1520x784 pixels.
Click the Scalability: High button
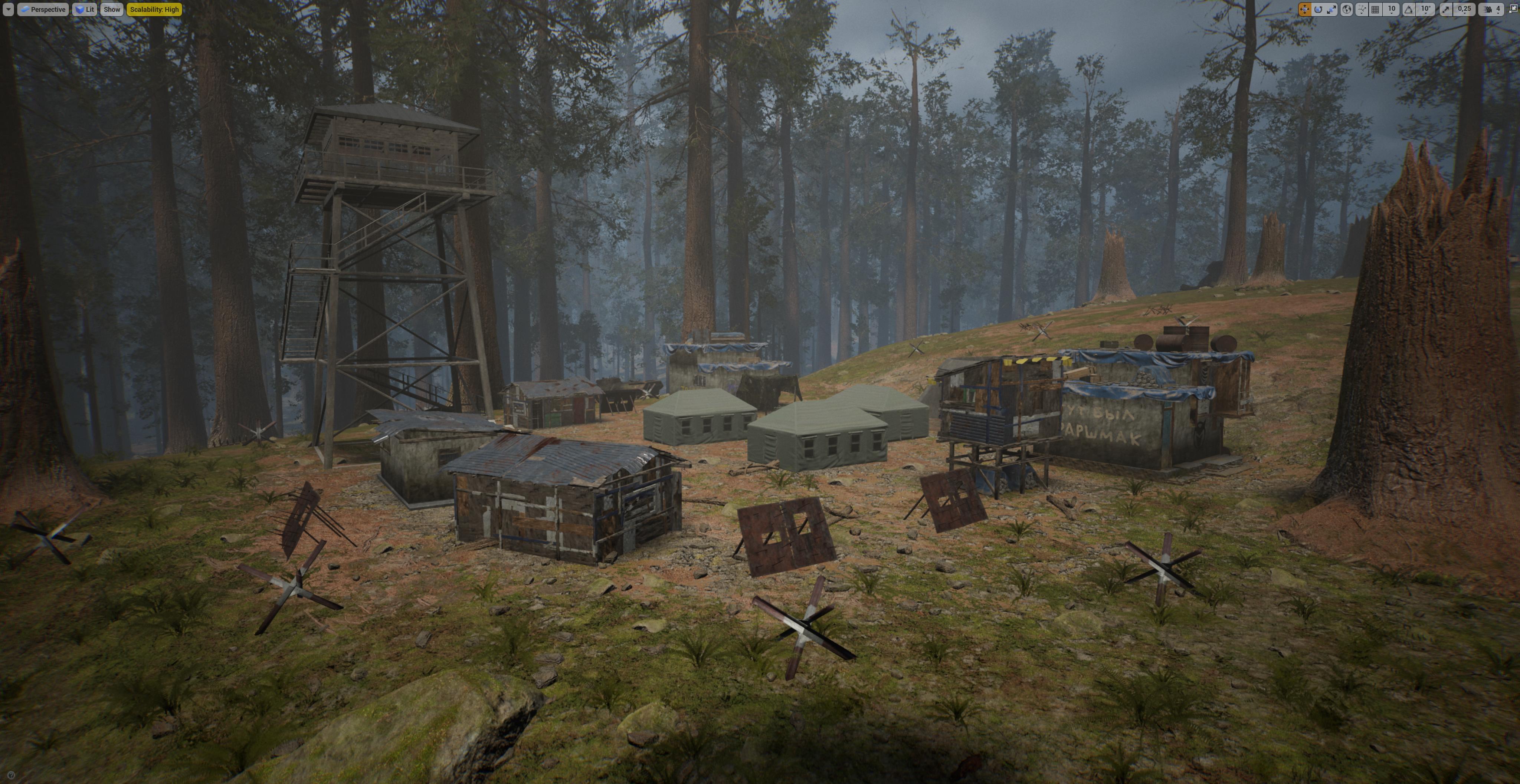[x=154, y=9]
